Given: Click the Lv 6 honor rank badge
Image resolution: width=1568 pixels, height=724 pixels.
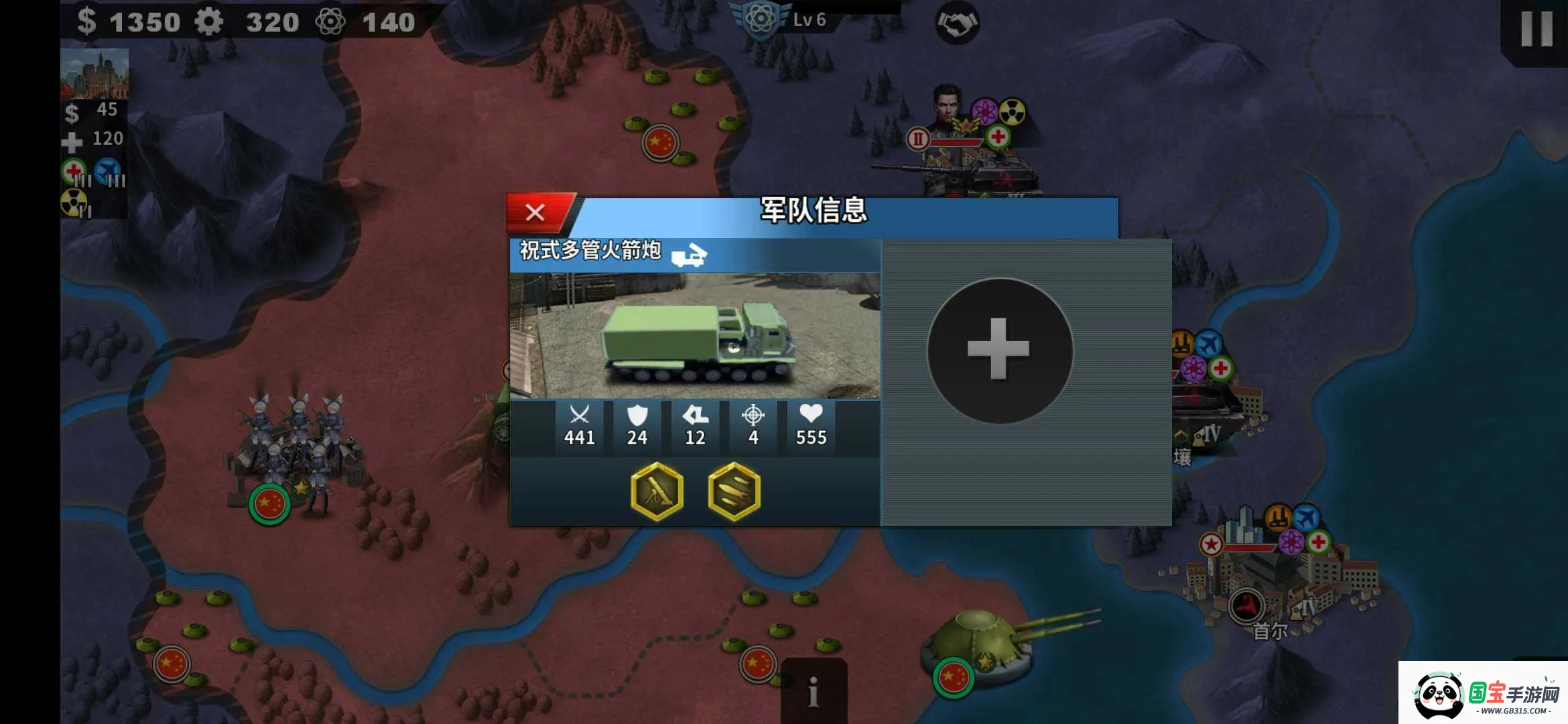Looking at the screenshot, I should tap(761, 20).
